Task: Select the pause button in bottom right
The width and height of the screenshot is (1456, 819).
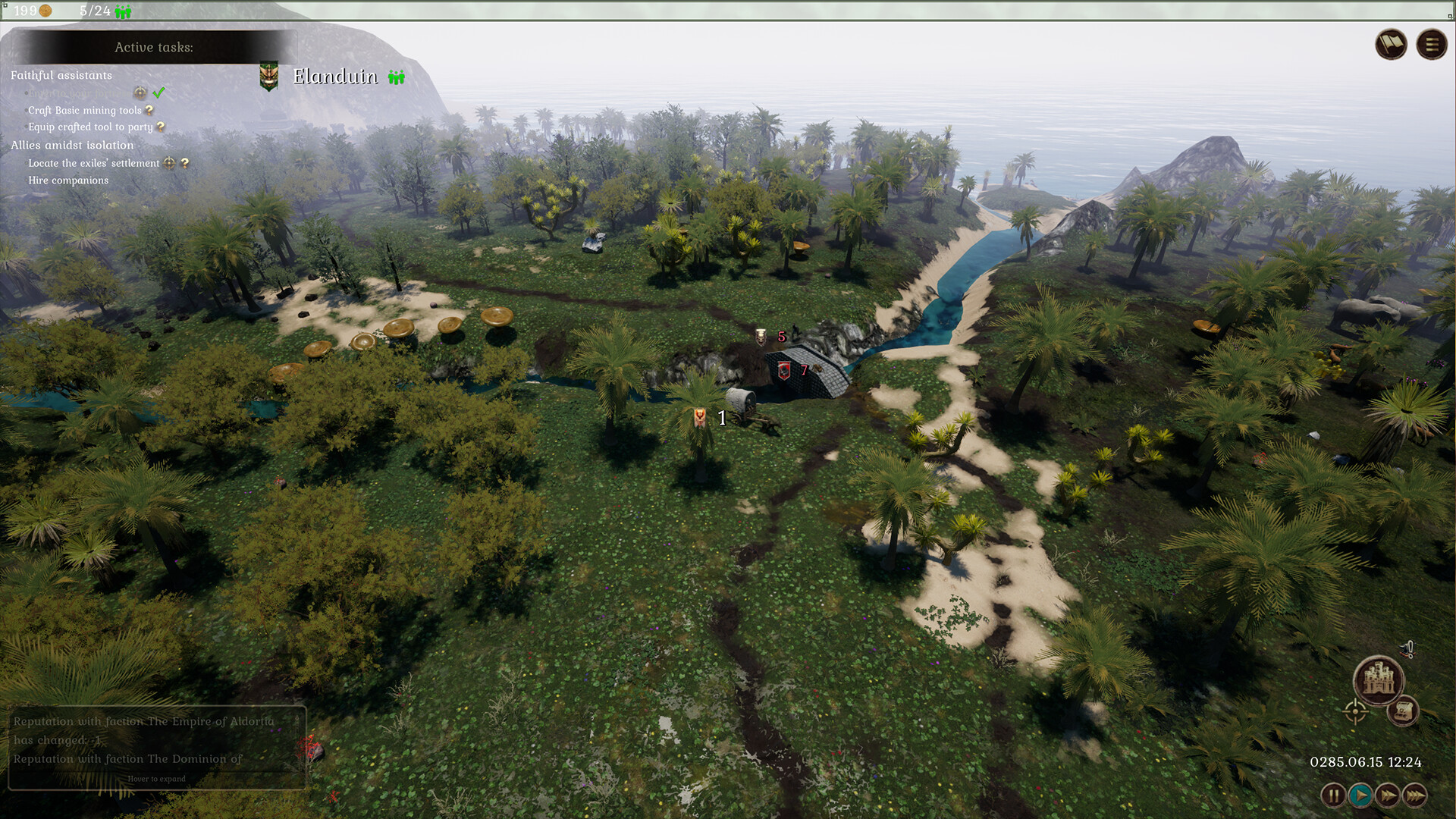Action: click(x=1333, y=795)
